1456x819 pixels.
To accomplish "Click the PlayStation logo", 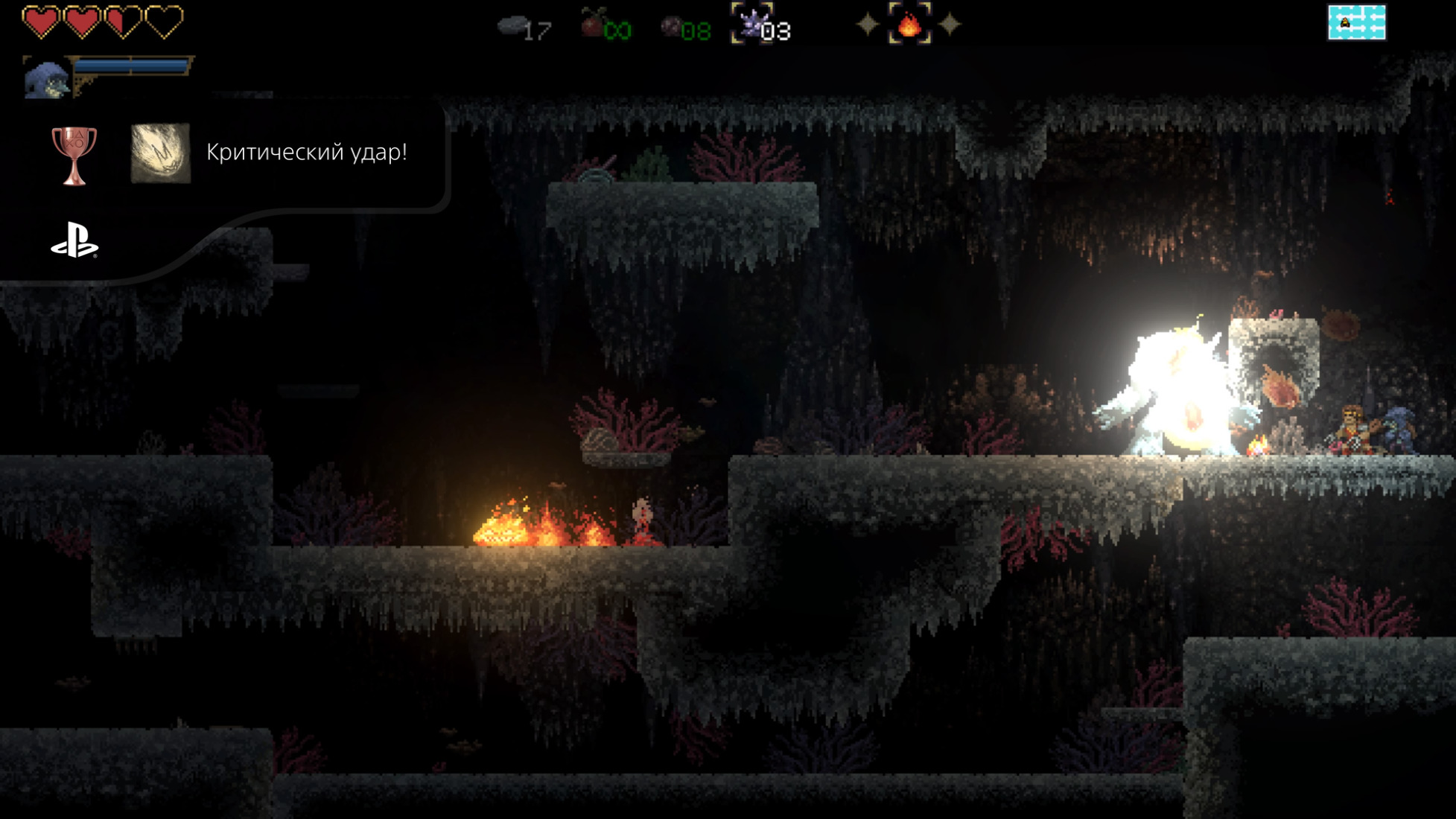I will tap(74, 240).
